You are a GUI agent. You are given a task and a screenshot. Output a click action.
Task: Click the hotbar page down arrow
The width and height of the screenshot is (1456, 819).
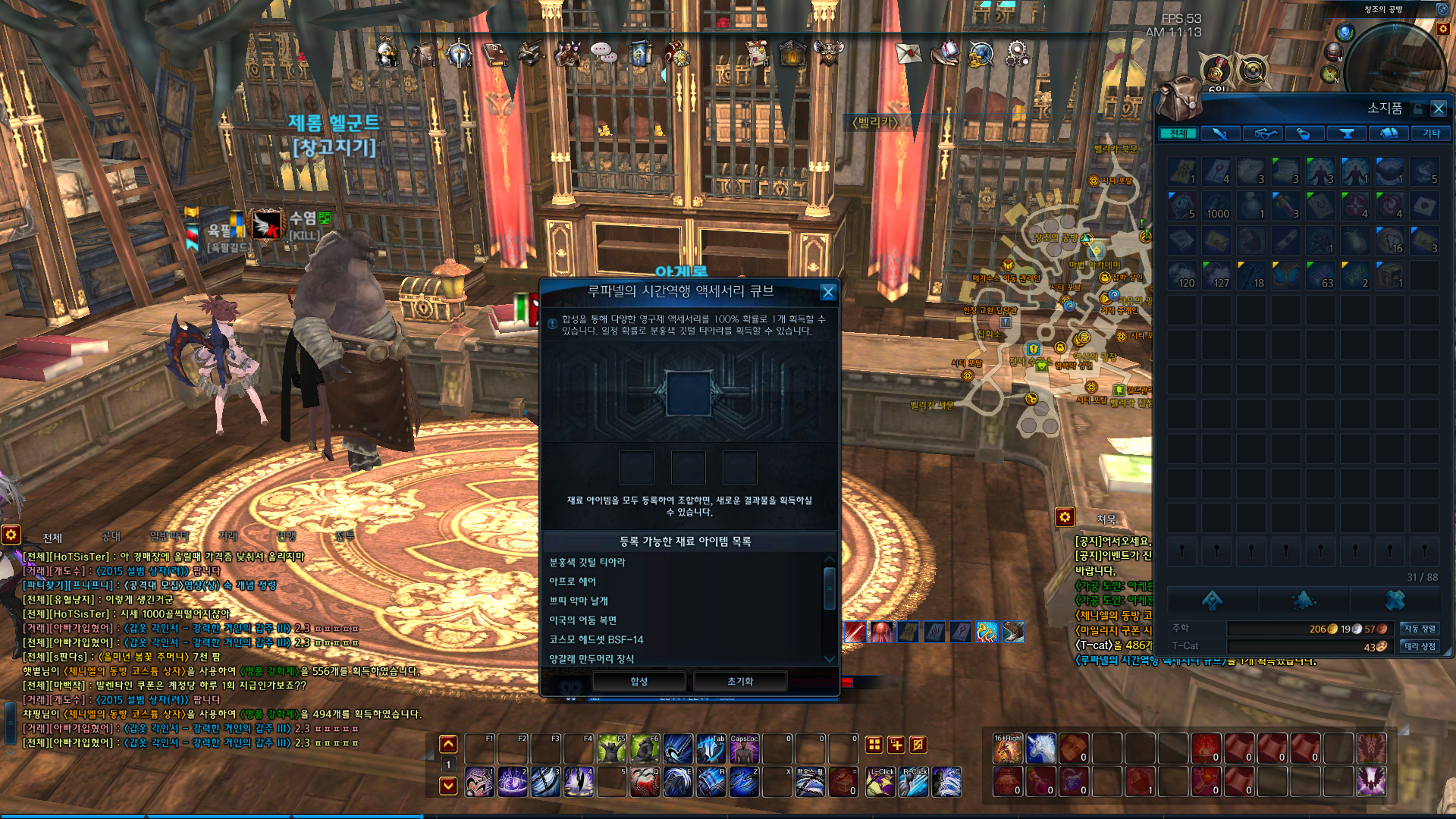click(x=448, y=785)
